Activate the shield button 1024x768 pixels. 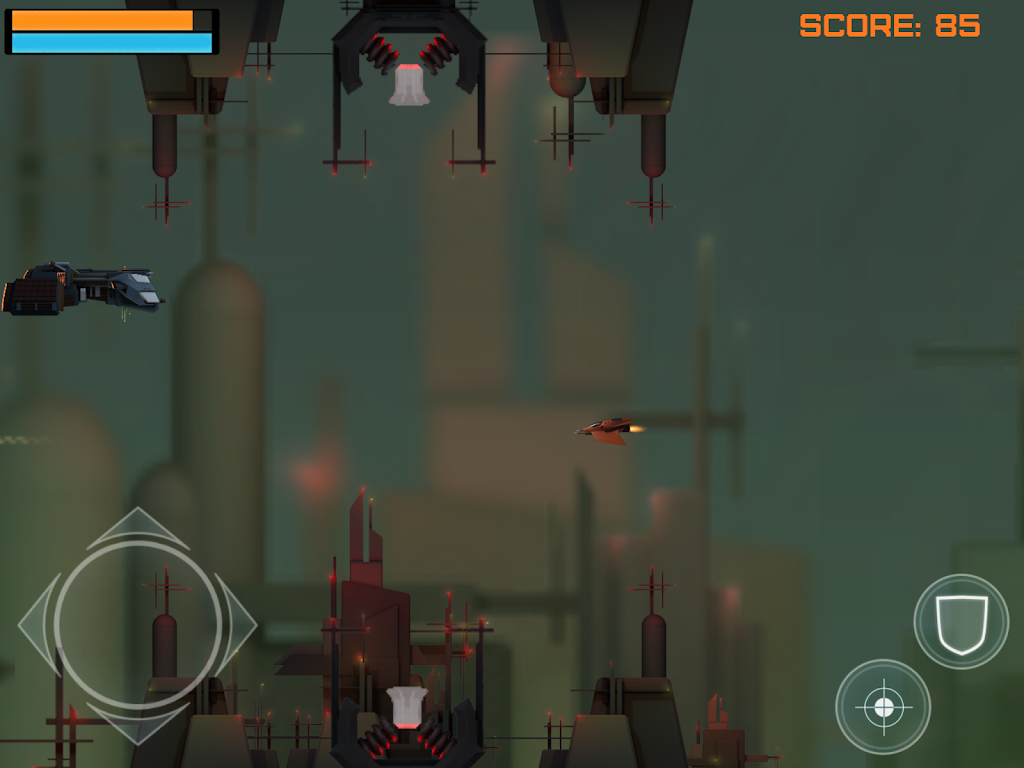961,621
